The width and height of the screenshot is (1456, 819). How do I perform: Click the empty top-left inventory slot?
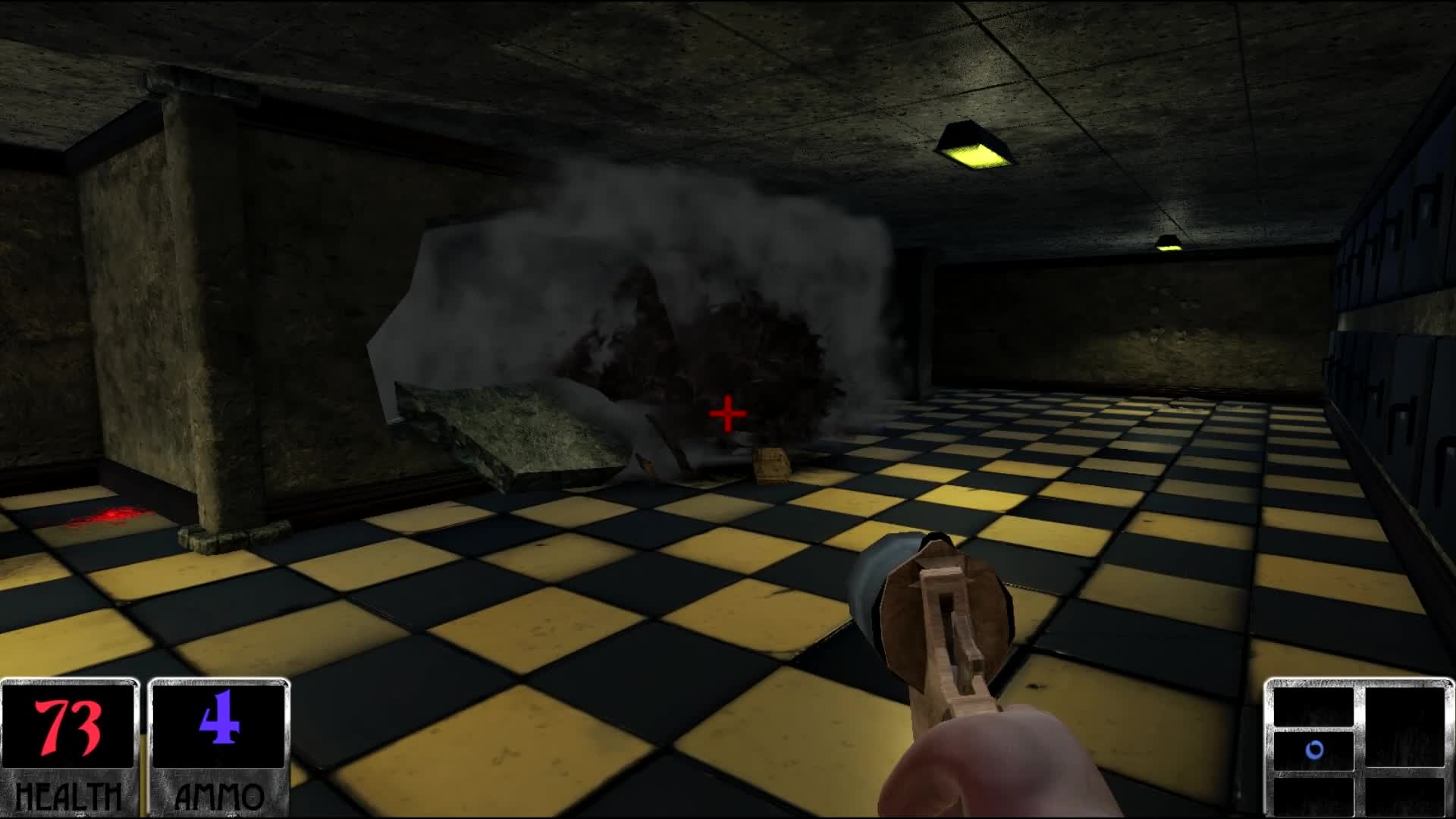pyautogui.click(x=1313, y=707)
